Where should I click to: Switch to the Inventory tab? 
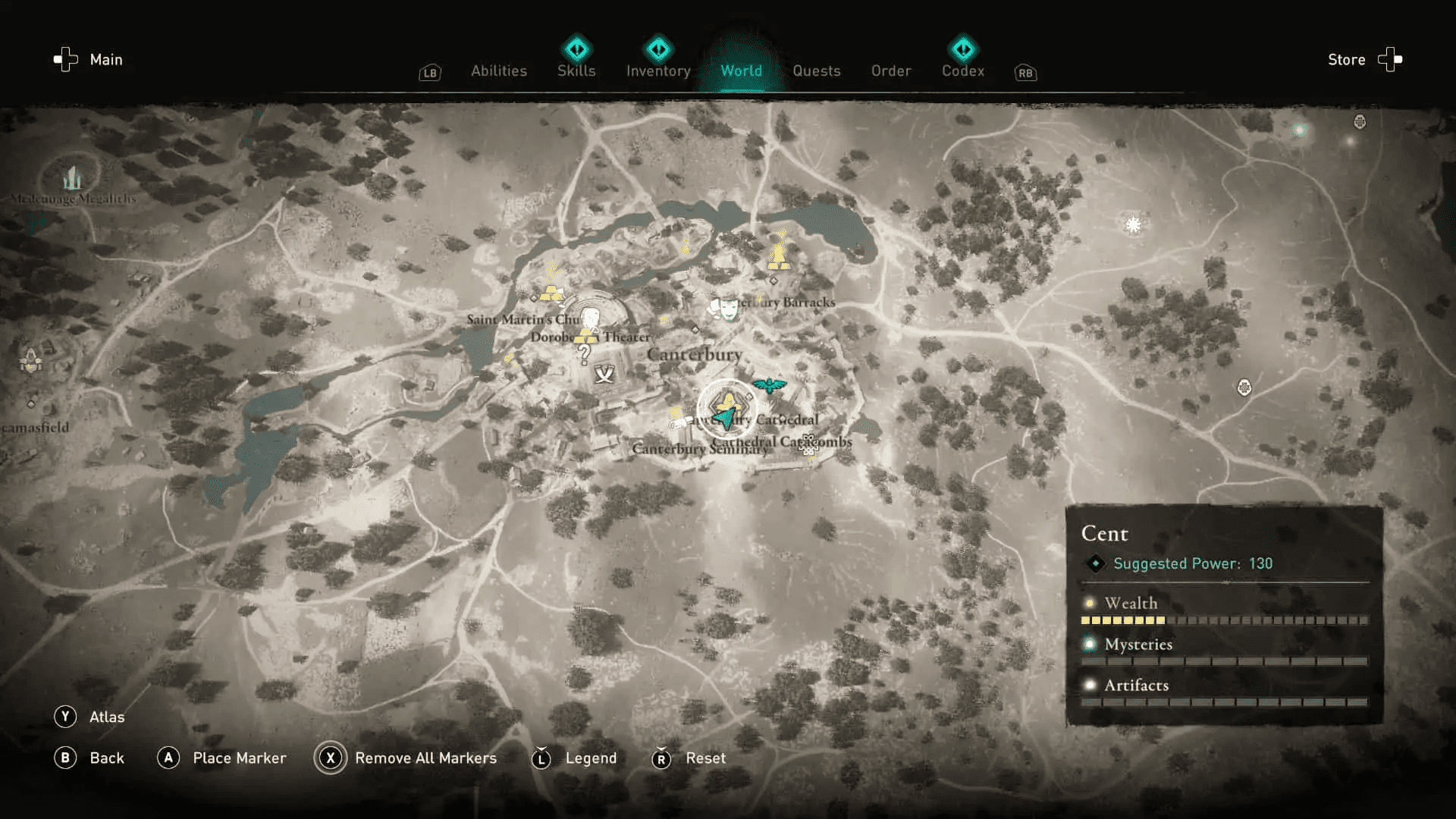click(657, 71)
